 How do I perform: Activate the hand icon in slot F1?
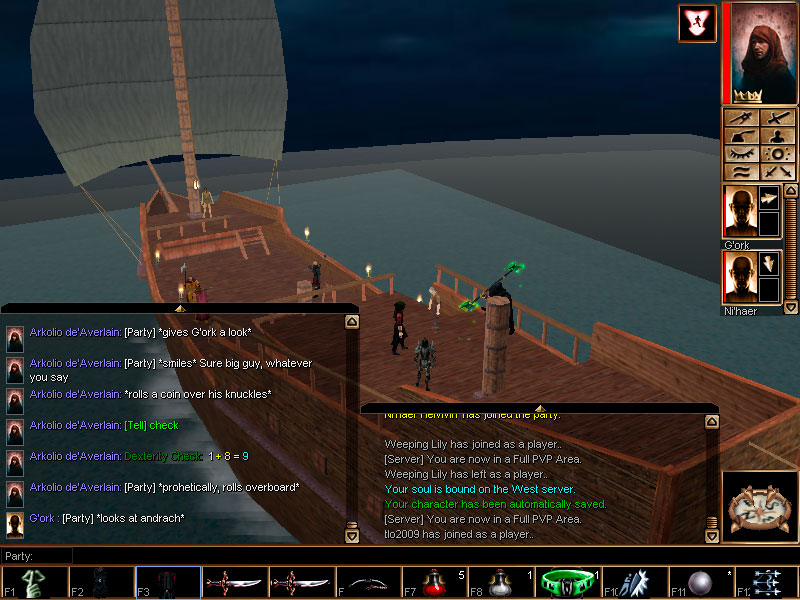(x=33, y=582)
